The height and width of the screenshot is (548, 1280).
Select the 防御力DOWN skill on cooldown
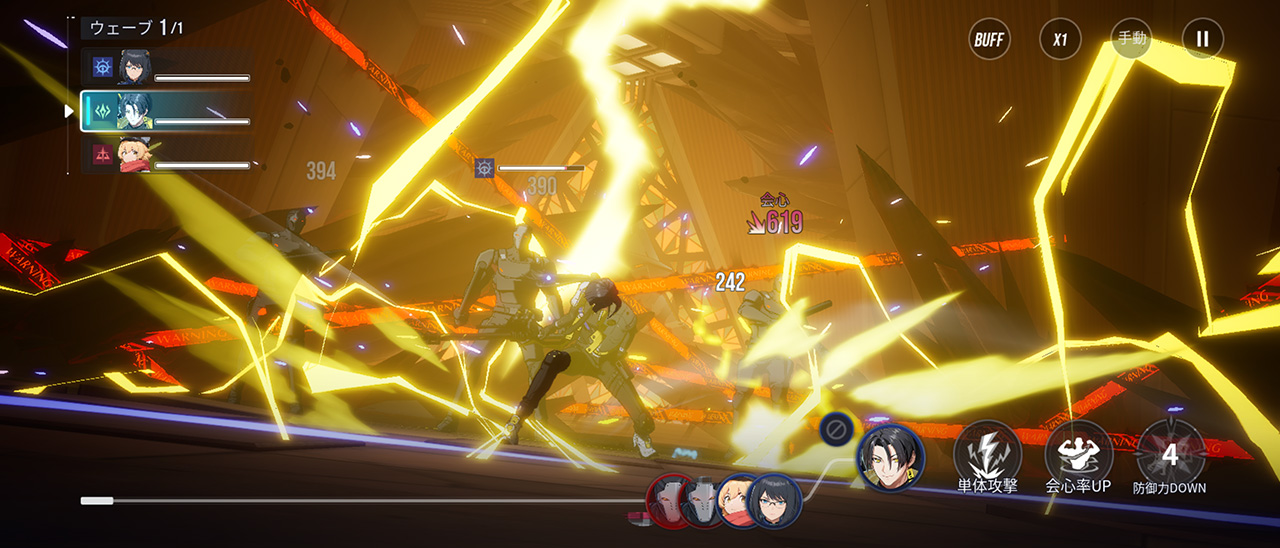pyautogui.click(x=1170, y=455)
